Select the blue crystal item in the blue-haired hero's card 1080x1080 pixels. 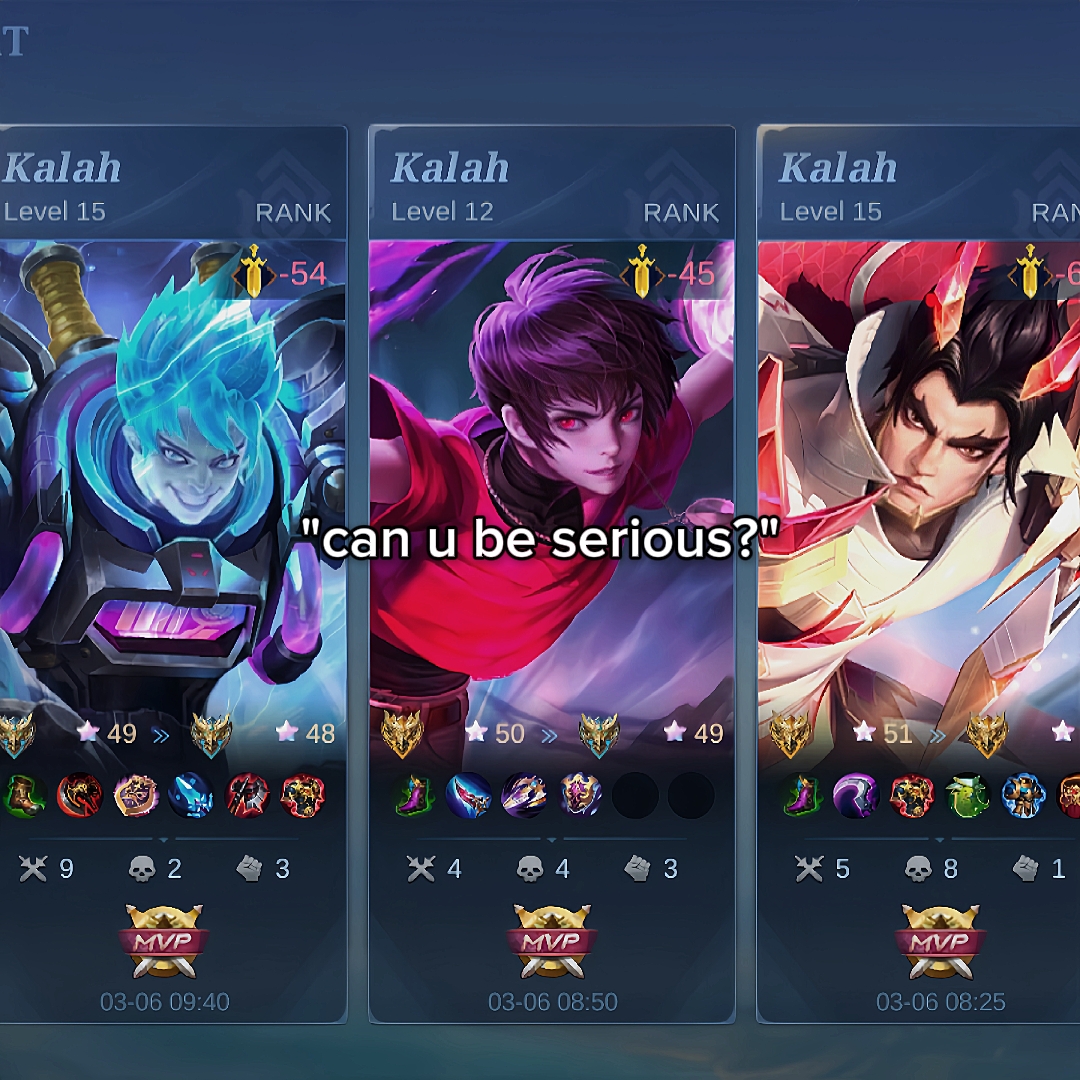(x=190, y=797)
